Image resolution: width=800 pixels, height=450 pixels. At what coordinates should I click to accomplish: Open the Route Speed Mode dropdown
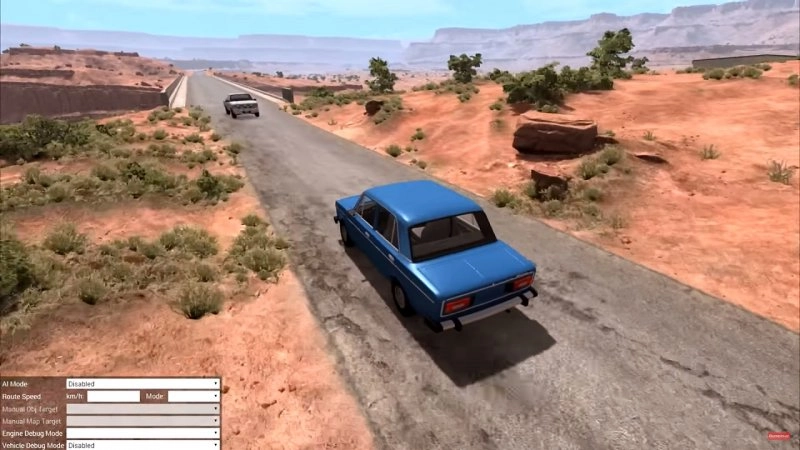pyautogui.click(x=193, y=396)
